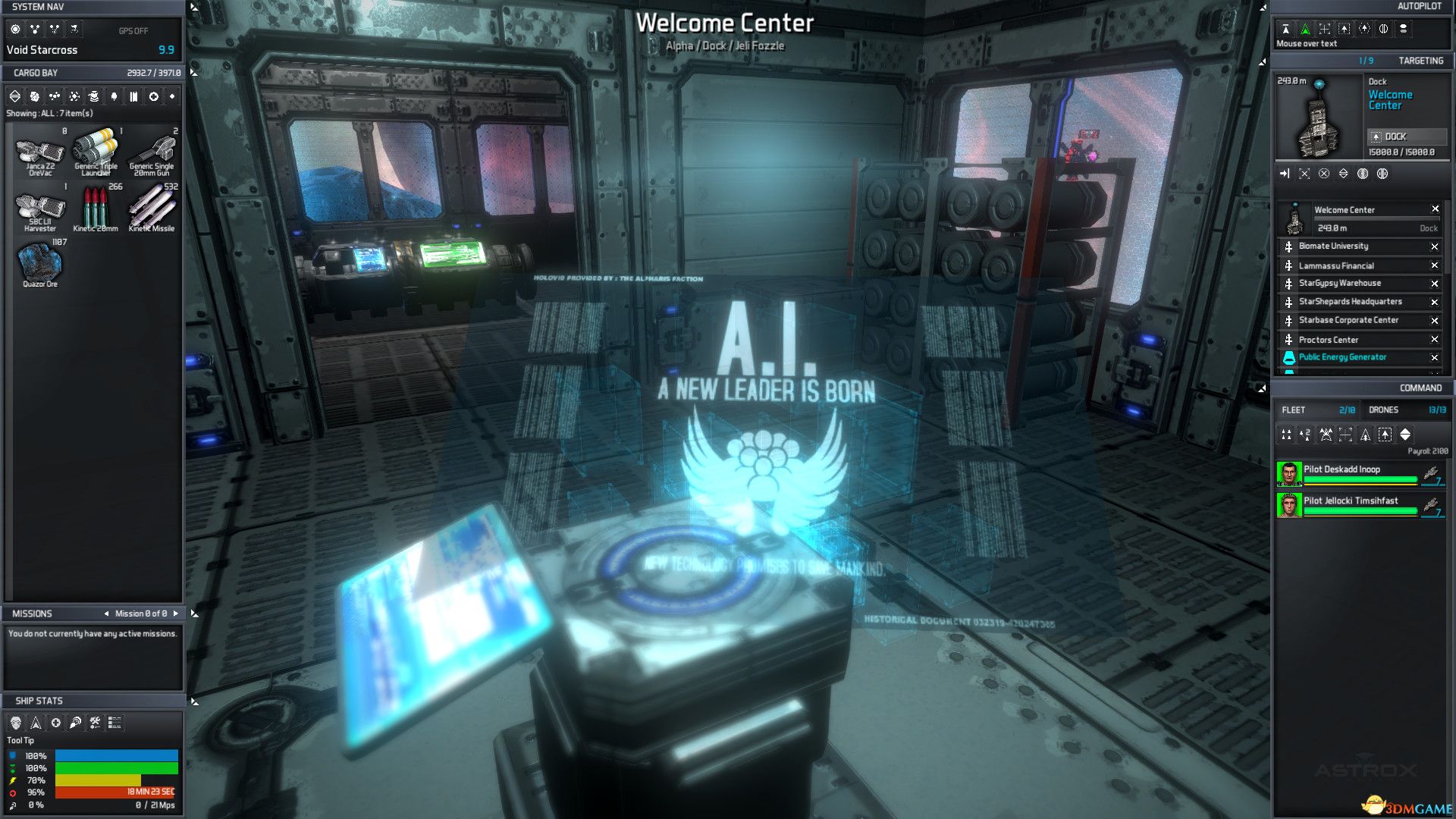Click the yellow fuel bar in Ship Stats
1456x819 pixels.
(99, 779)
